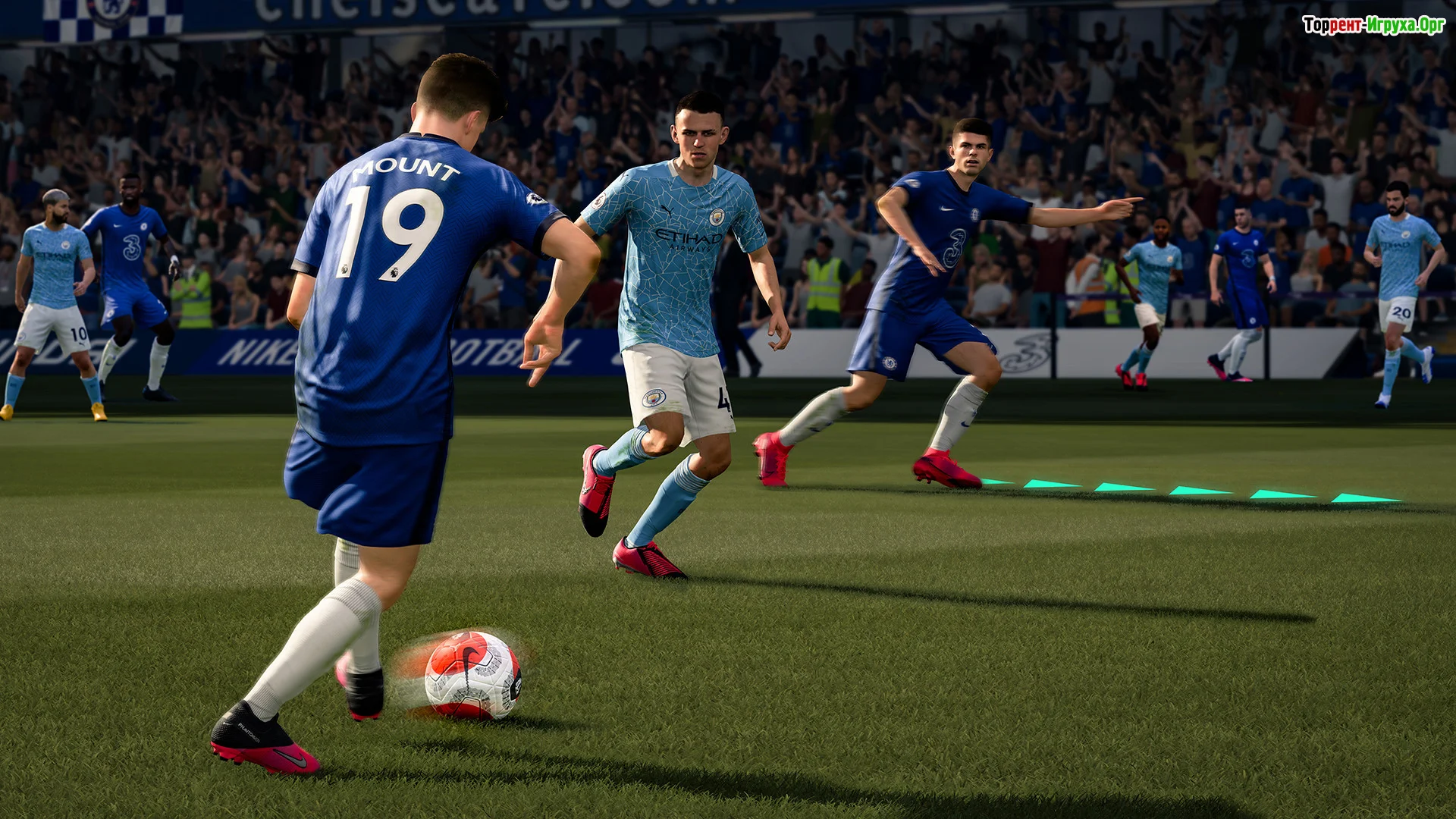Click the Торрент-Игруха.Орг watermark logo

click(x=1373, y=25)
